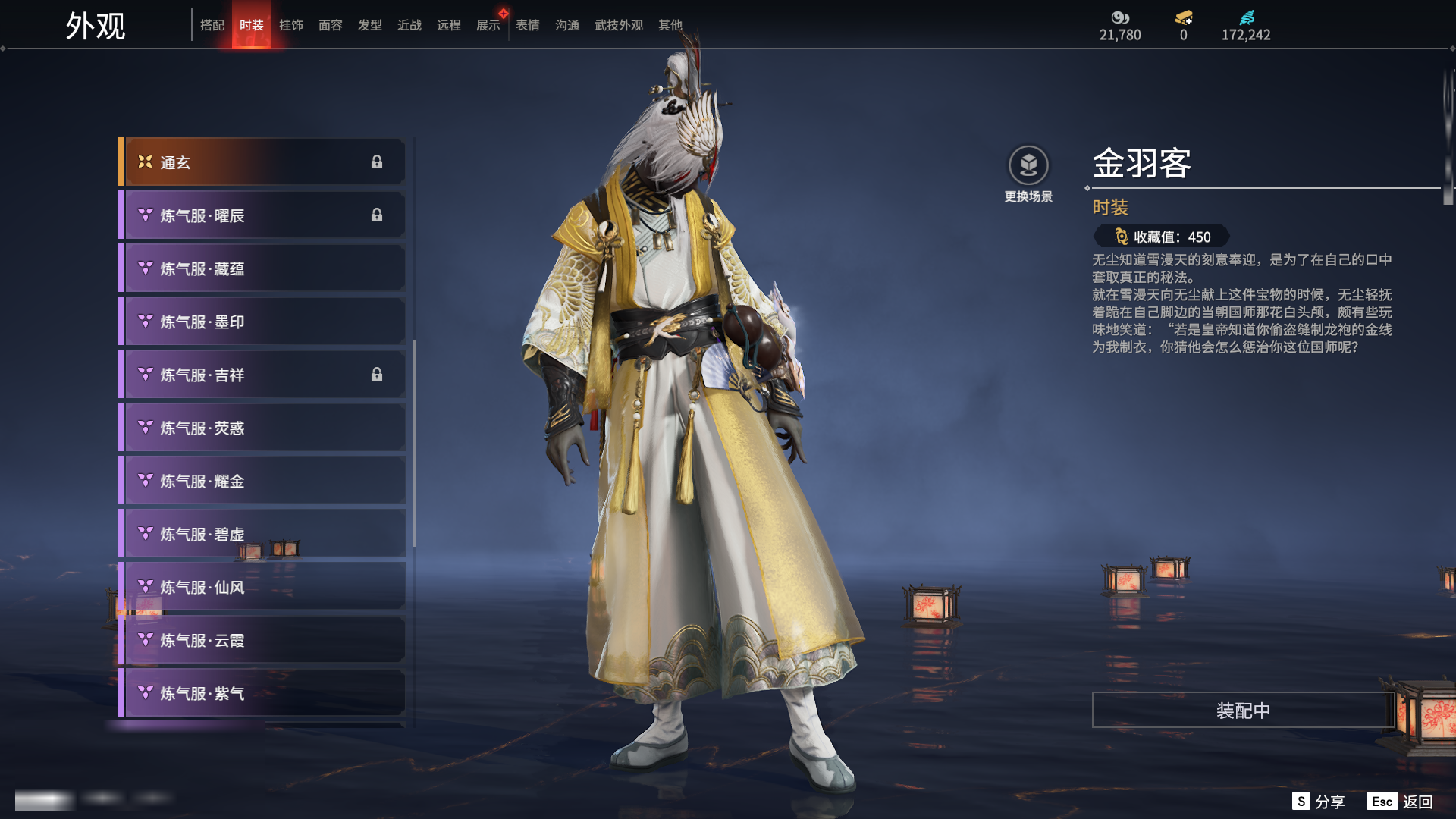The image size is (1456, 819).
Task: Switch to the 发型 tab
Action: 370,25
